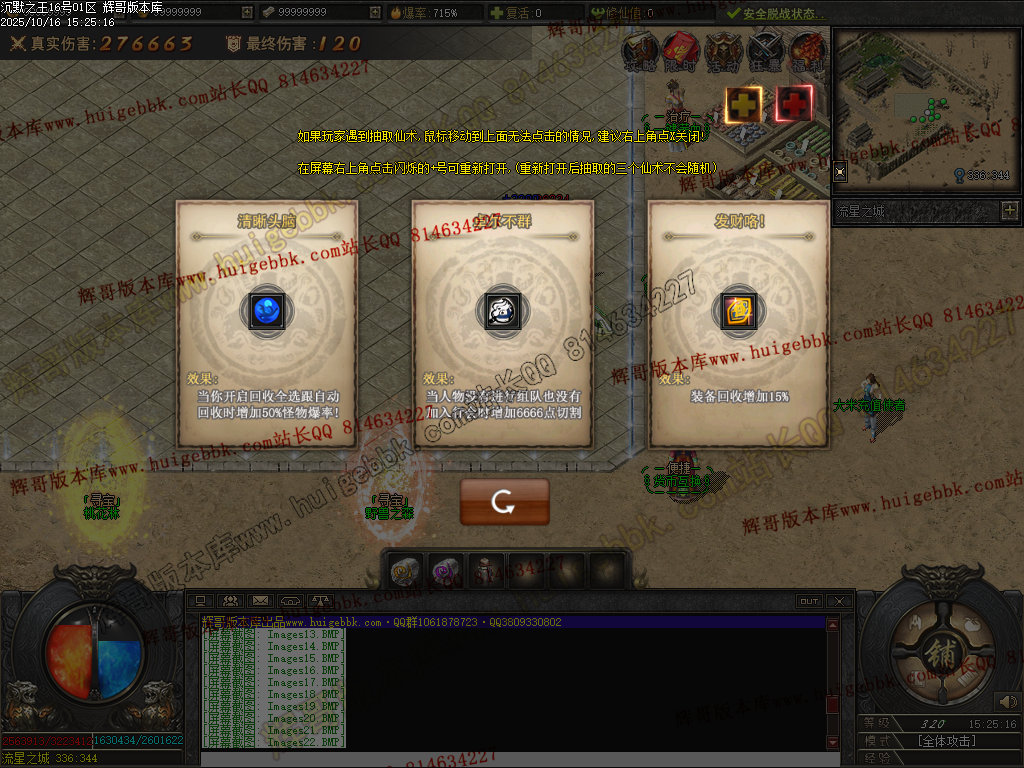
Task: Select the 卓尔不群 skill card
Action: pos(503,311)
